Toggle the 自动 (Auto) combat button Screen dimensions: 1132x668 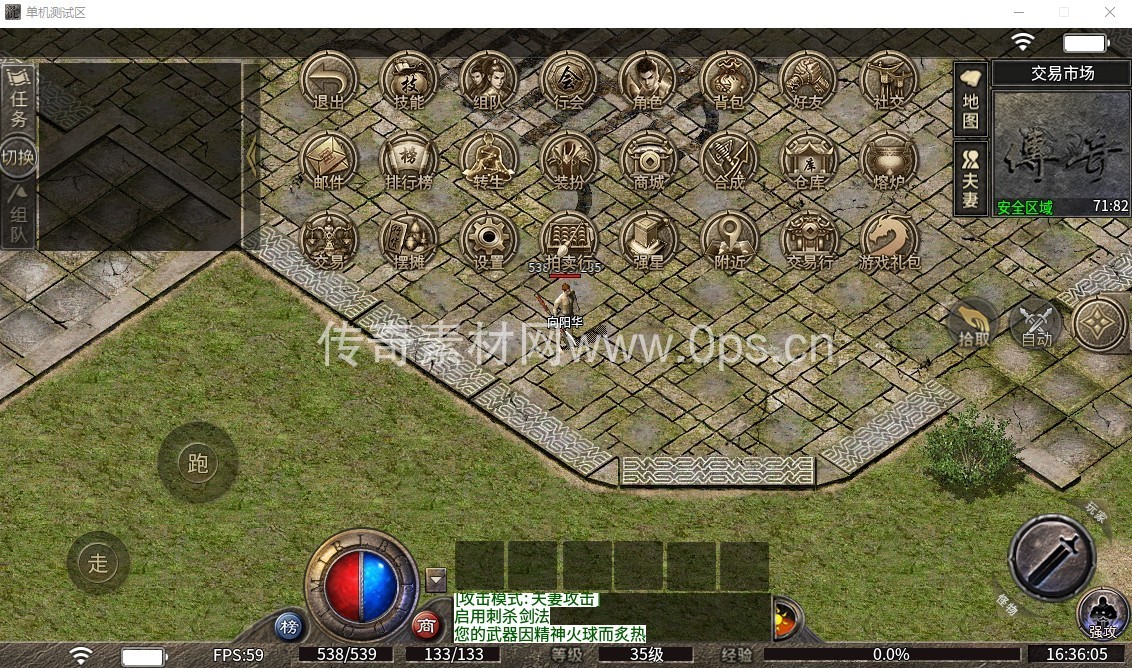tap(1037, 322)
